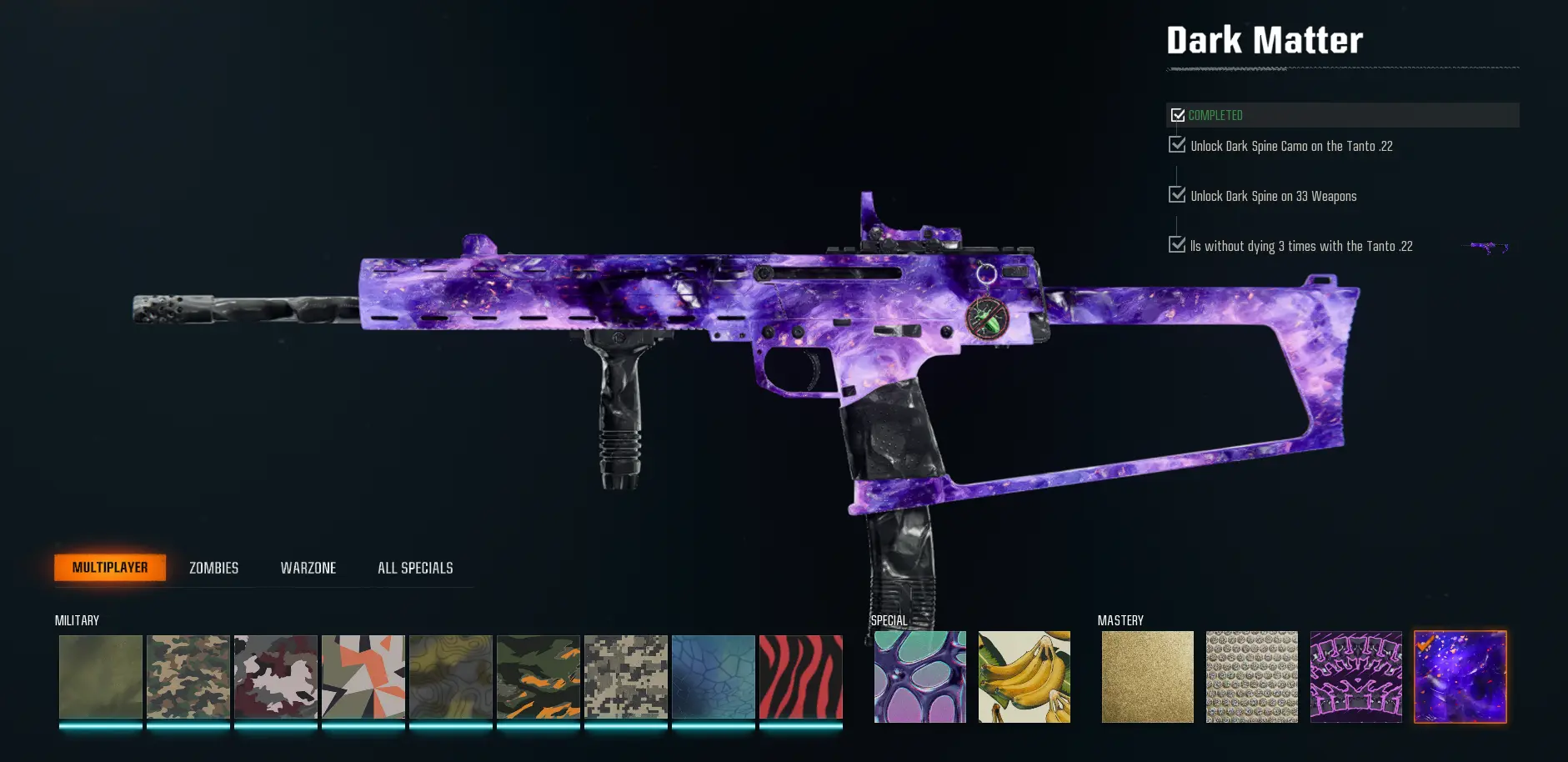Toggle the COMPLETED checkbox
This screenshot has height=762, width=1568.
1178,115
